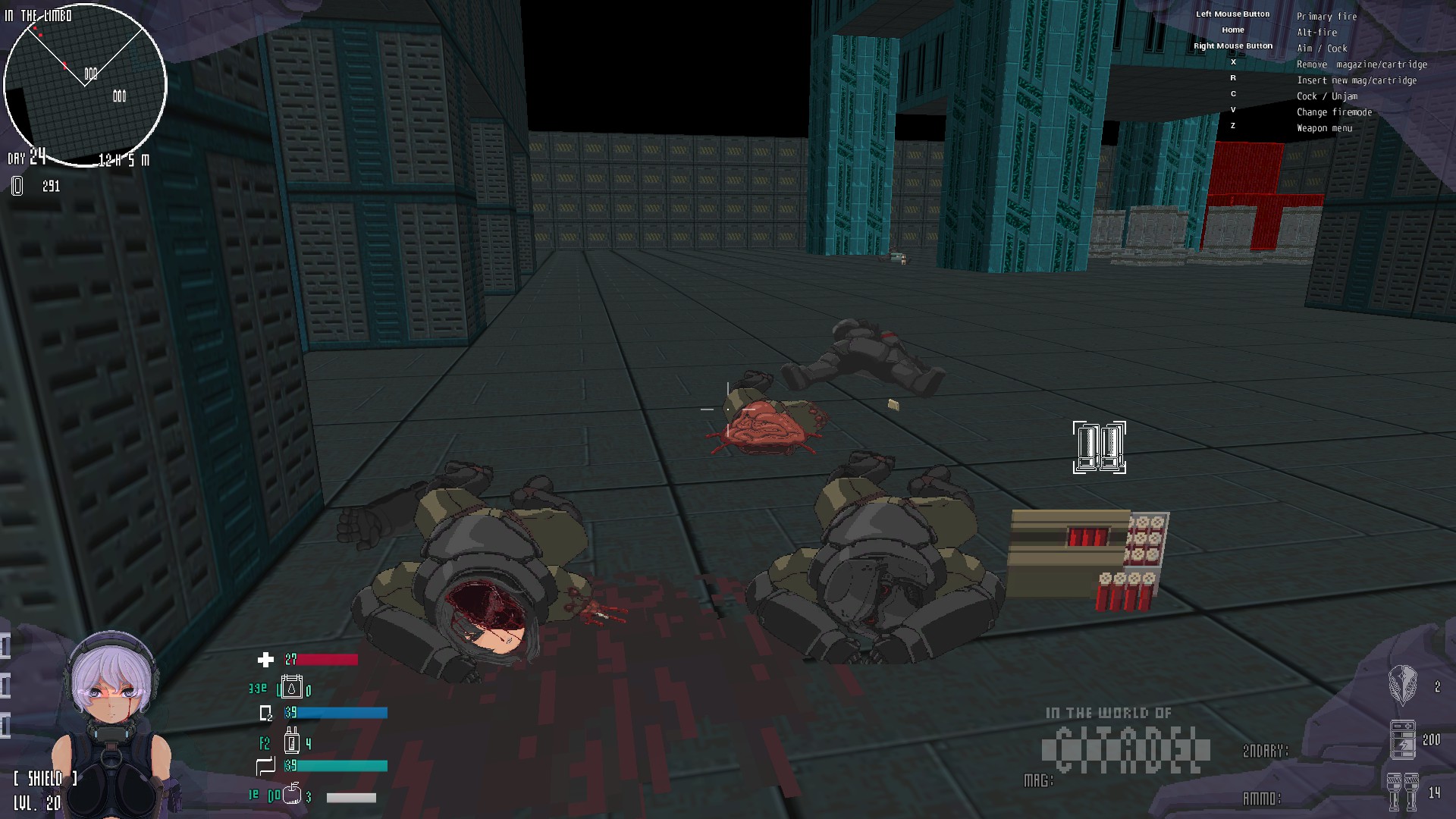Enable Alt-fire from the keybind list
Image resolution: width=1456 pixels, height=819 pixels.
[1316, 32]
